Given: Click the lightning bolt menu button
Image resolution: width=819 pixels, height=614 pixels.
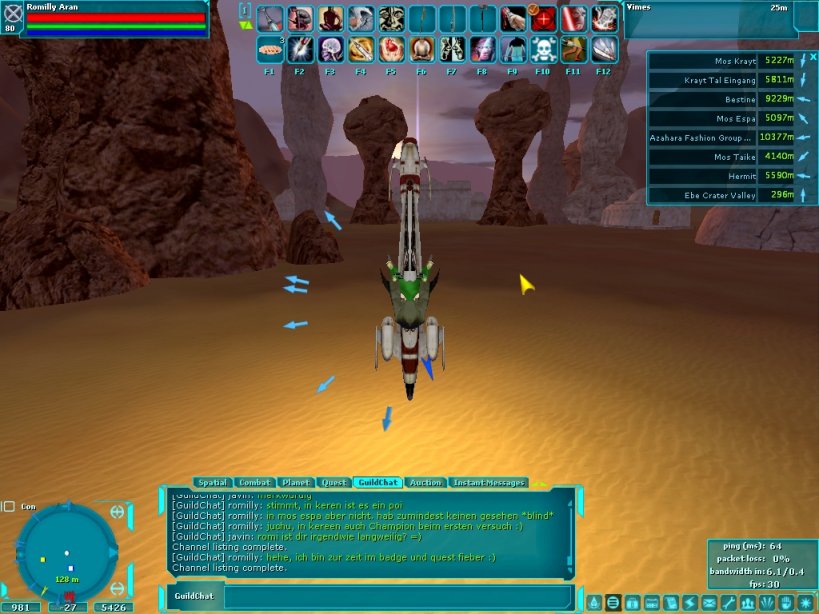Looking at the screenshot, I should click(690, 603).
